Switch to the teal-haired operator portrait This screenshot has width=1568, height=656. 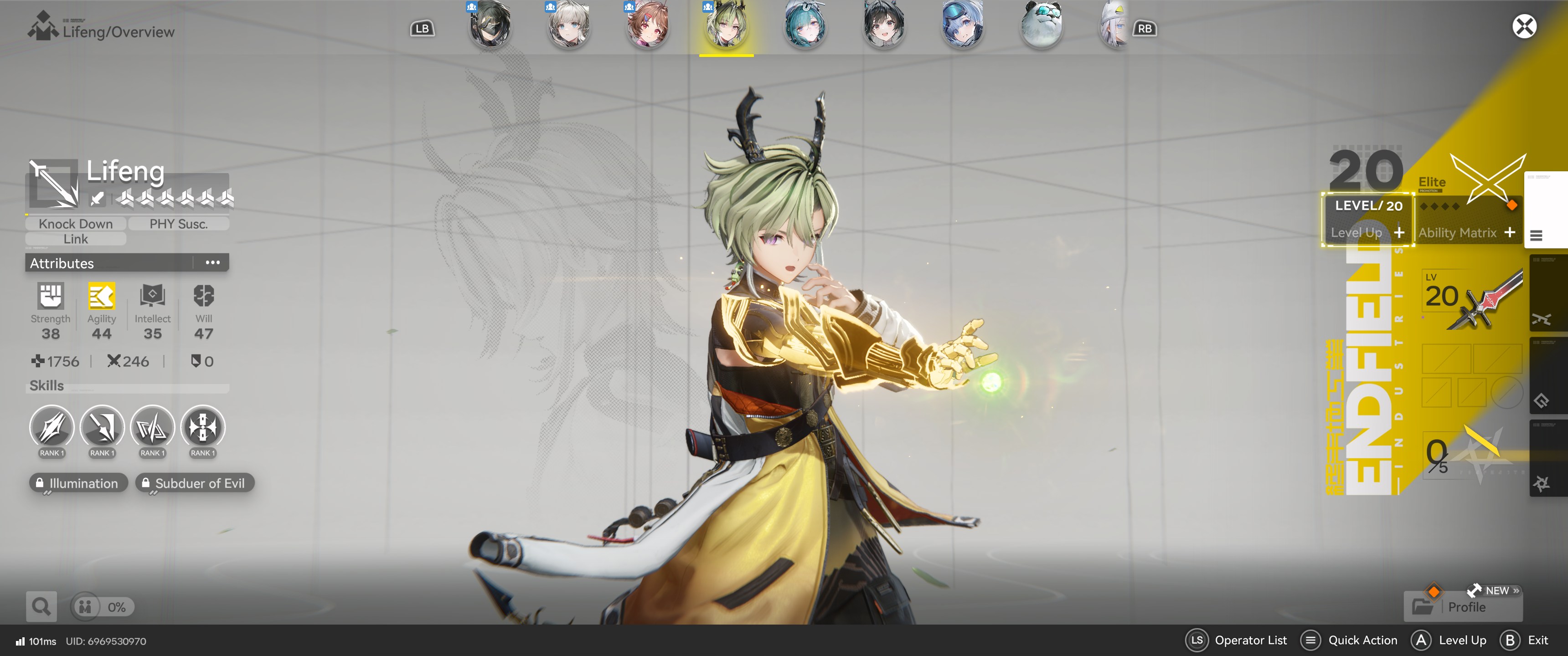tap(805, 26)
